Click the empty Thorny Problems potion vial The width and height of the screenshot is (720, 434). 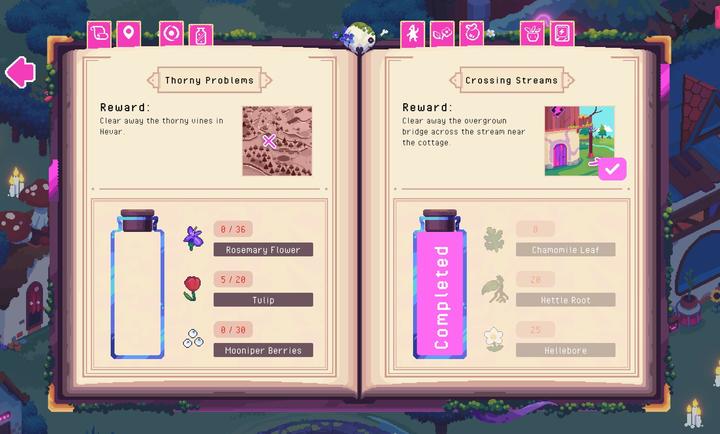coord(138,284)
